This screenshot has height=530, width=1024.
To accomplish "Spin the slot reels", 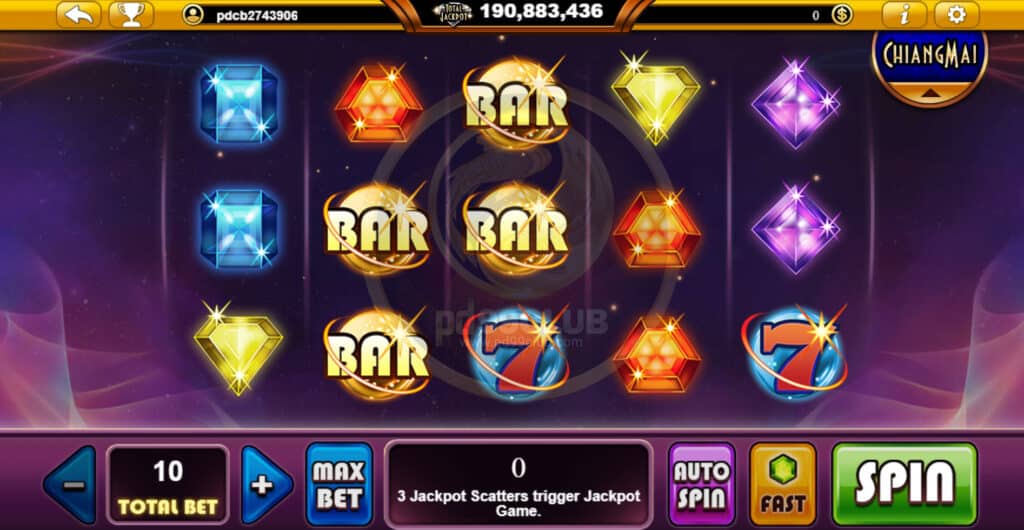I will [x=904, y=483].
